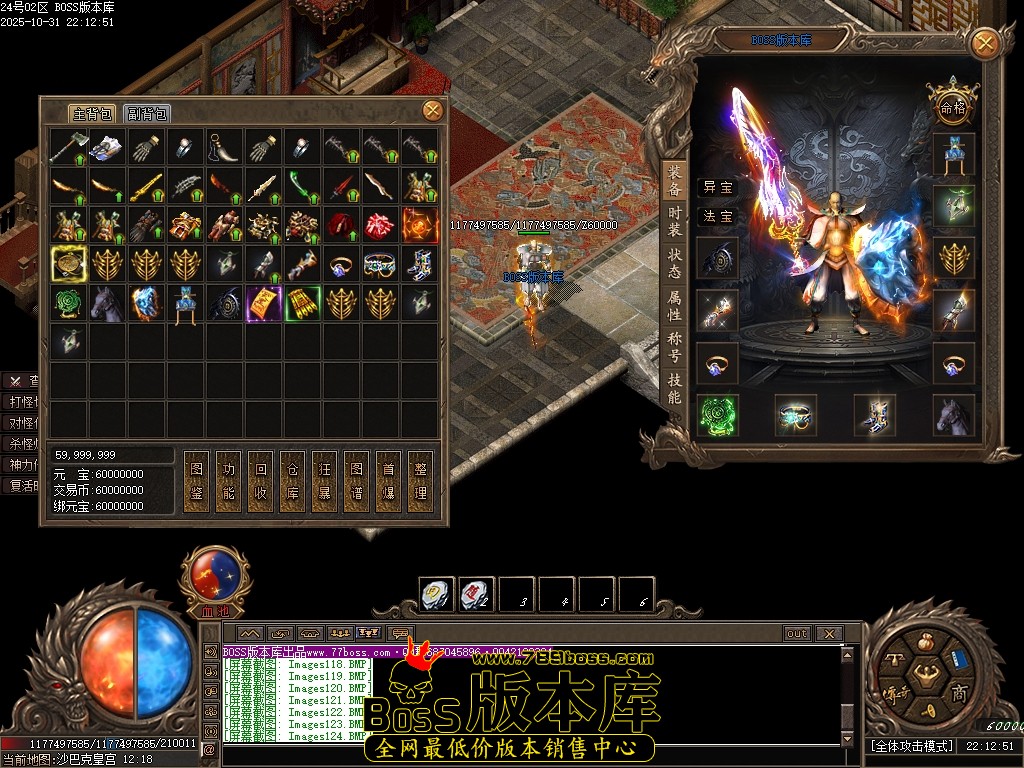Activate the 狂暴 berserk button
Viewport: 1024px width, 768px height.
click(324, 481)
